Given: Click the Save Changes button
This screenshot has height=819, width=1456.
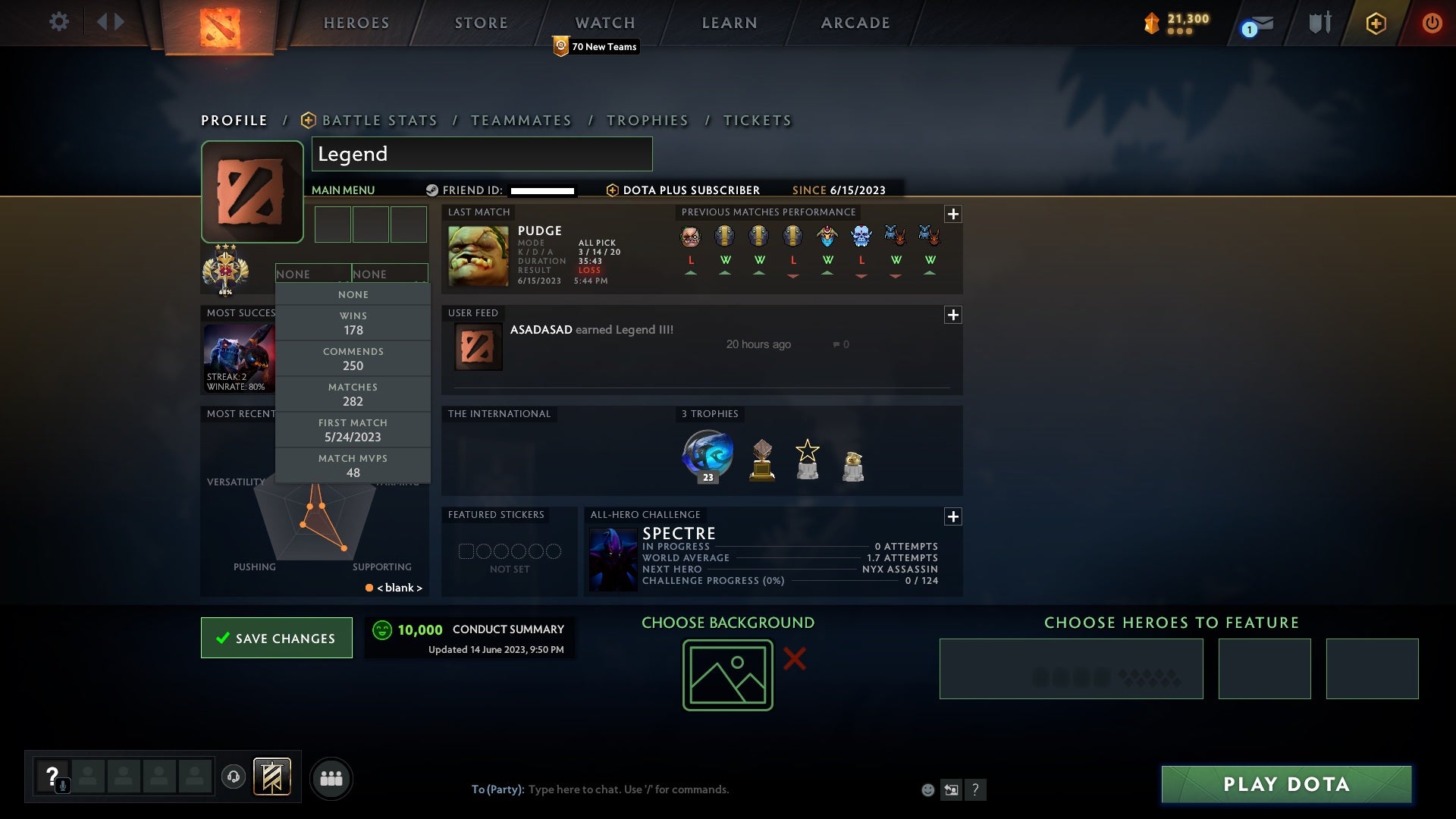Looking at the screenshot, I should click(x=276, y=638).
